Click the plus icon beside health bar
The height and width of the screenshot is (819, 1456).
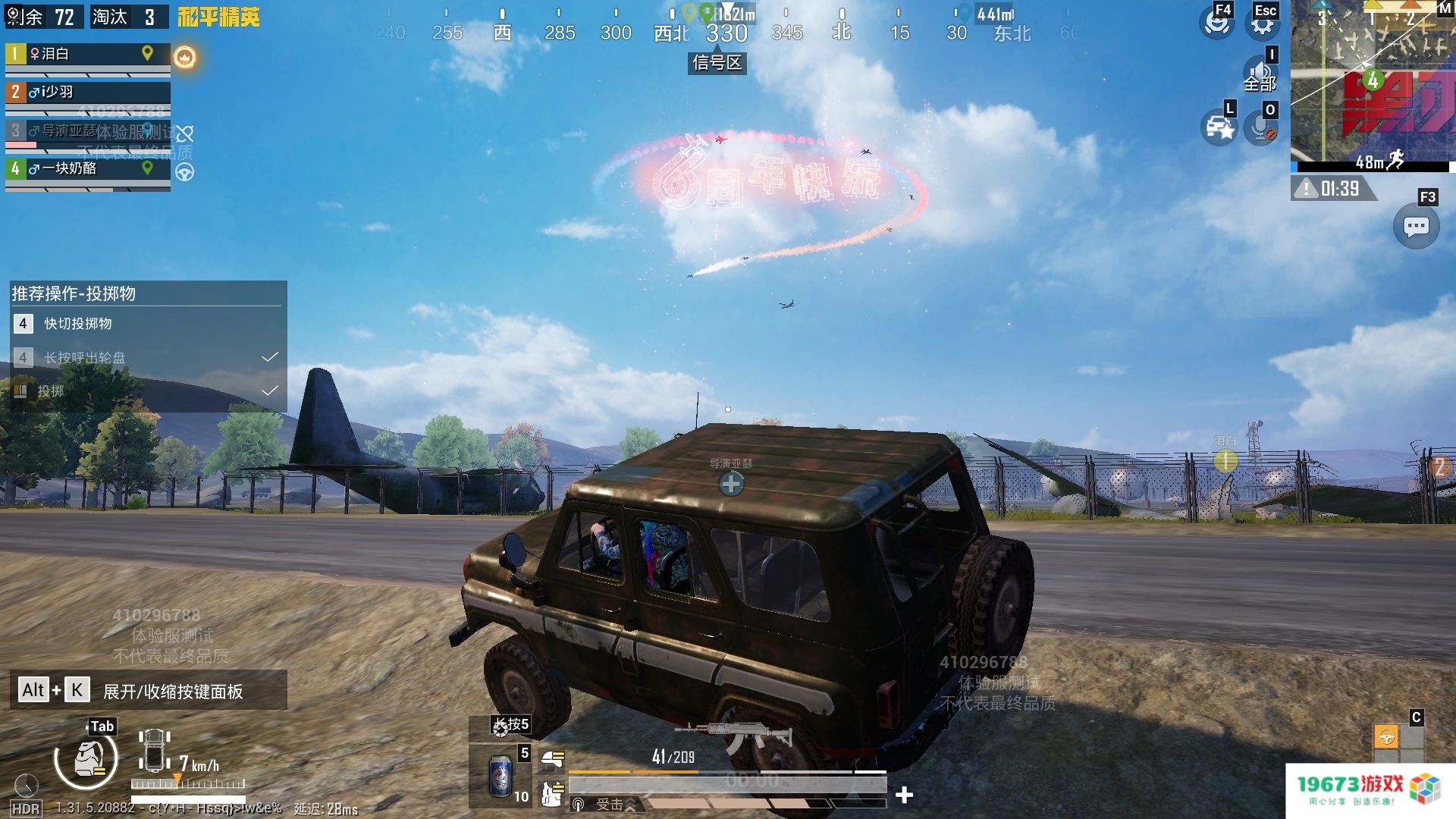click(904, 795)
